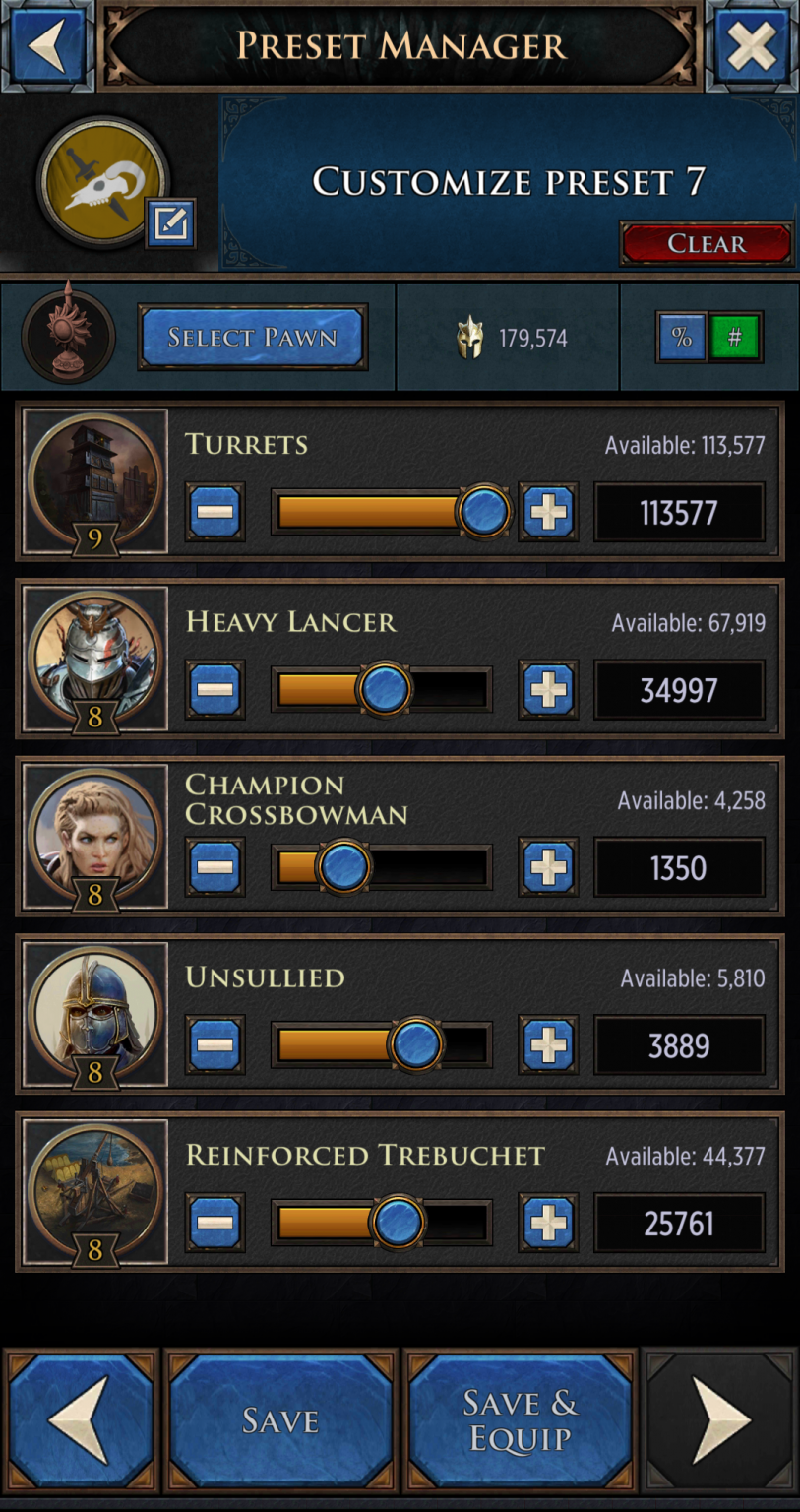Screen dimensions: 800x1512
Task: Clear the current preset
Action: (706, 243)
